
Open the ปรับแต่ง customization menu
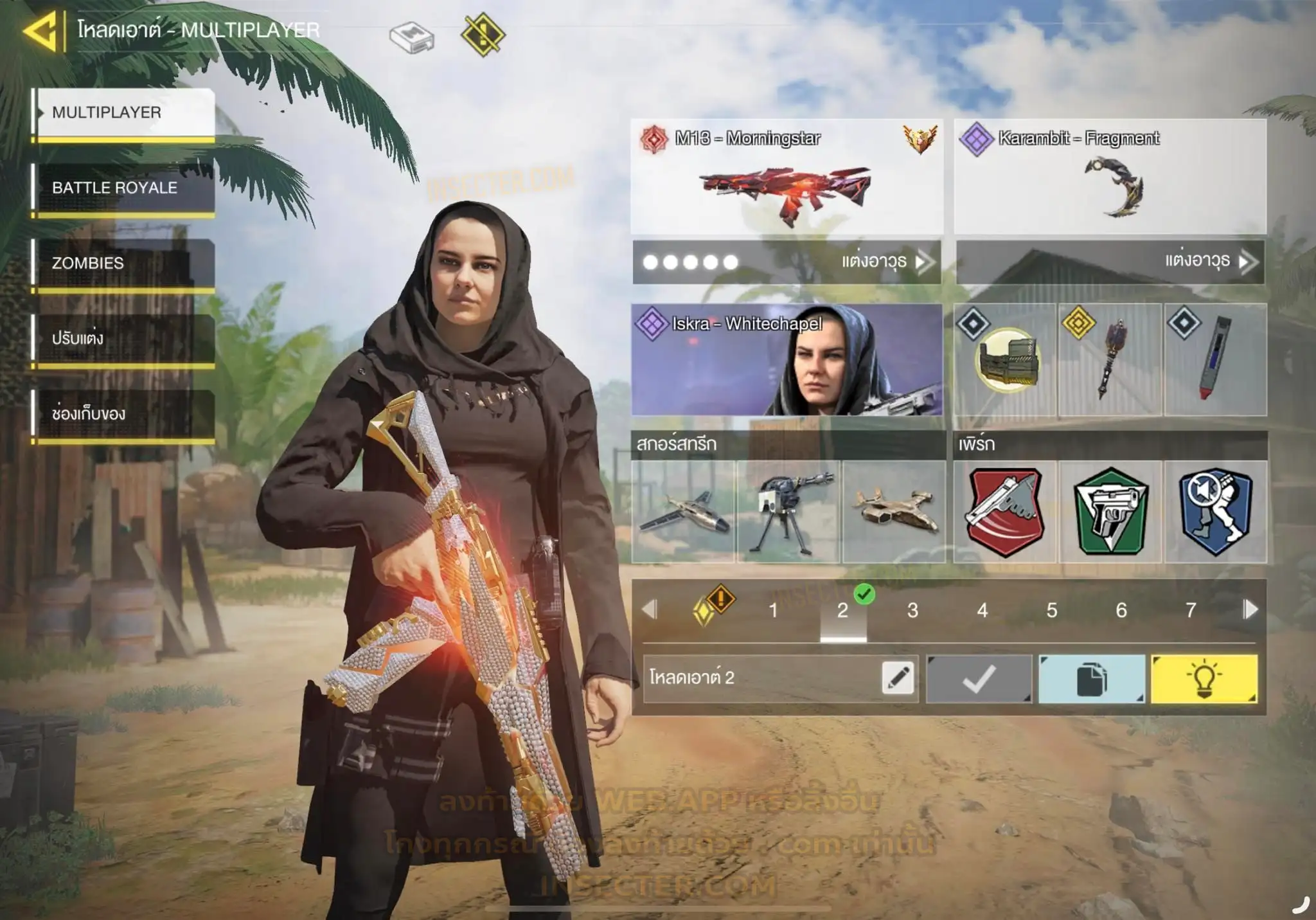(x=123, y=338)
